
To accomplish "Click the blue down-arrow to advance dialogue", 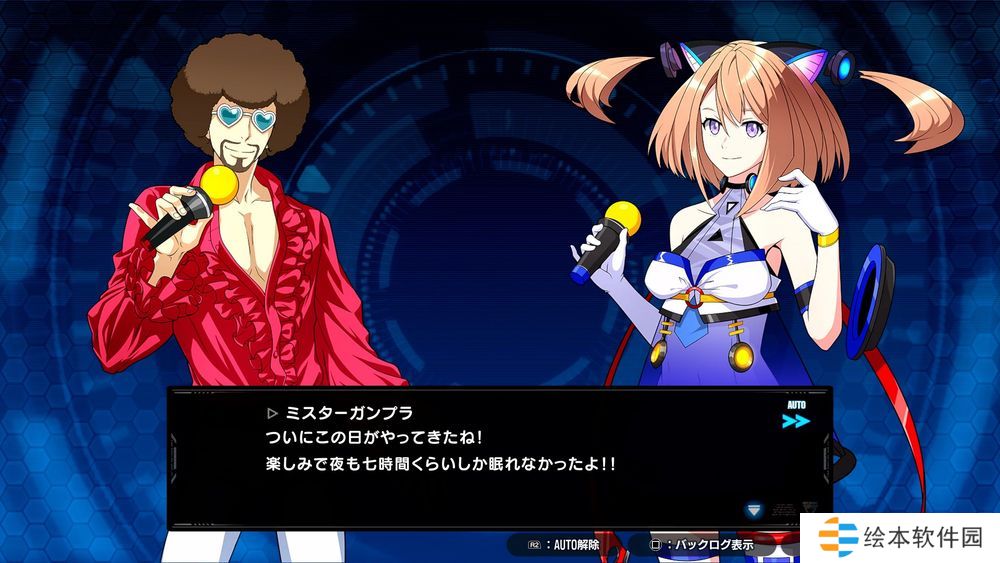I will point(754,510).
